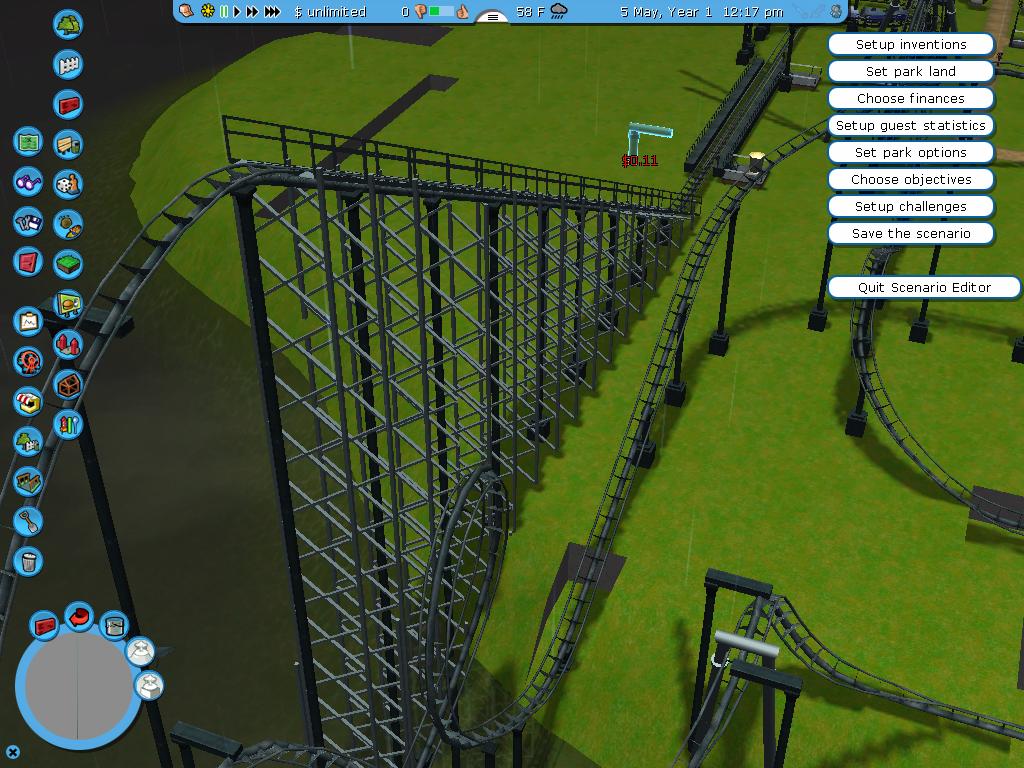Open the dice and pawn icon
Screen dimensions: 1024x768
coord(68,184)
